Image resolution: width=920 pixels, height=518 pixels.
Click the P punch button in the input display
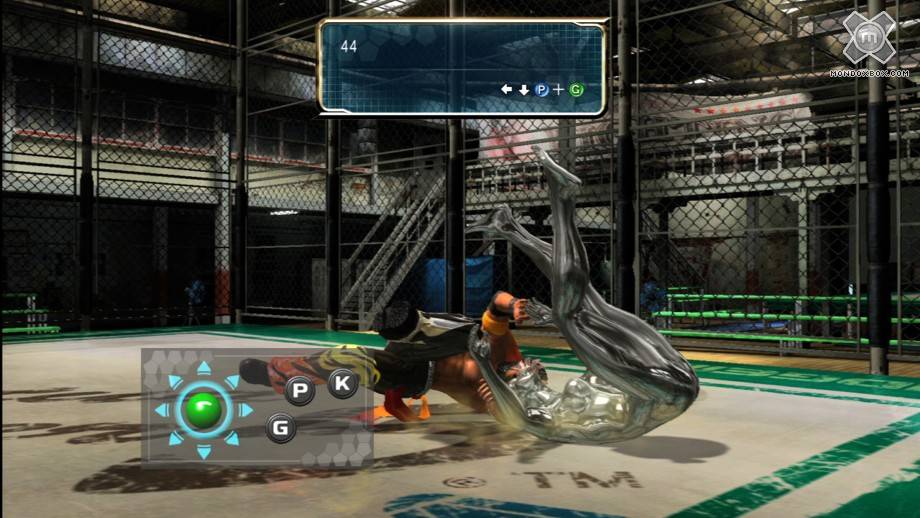click(x=299, y=391)
